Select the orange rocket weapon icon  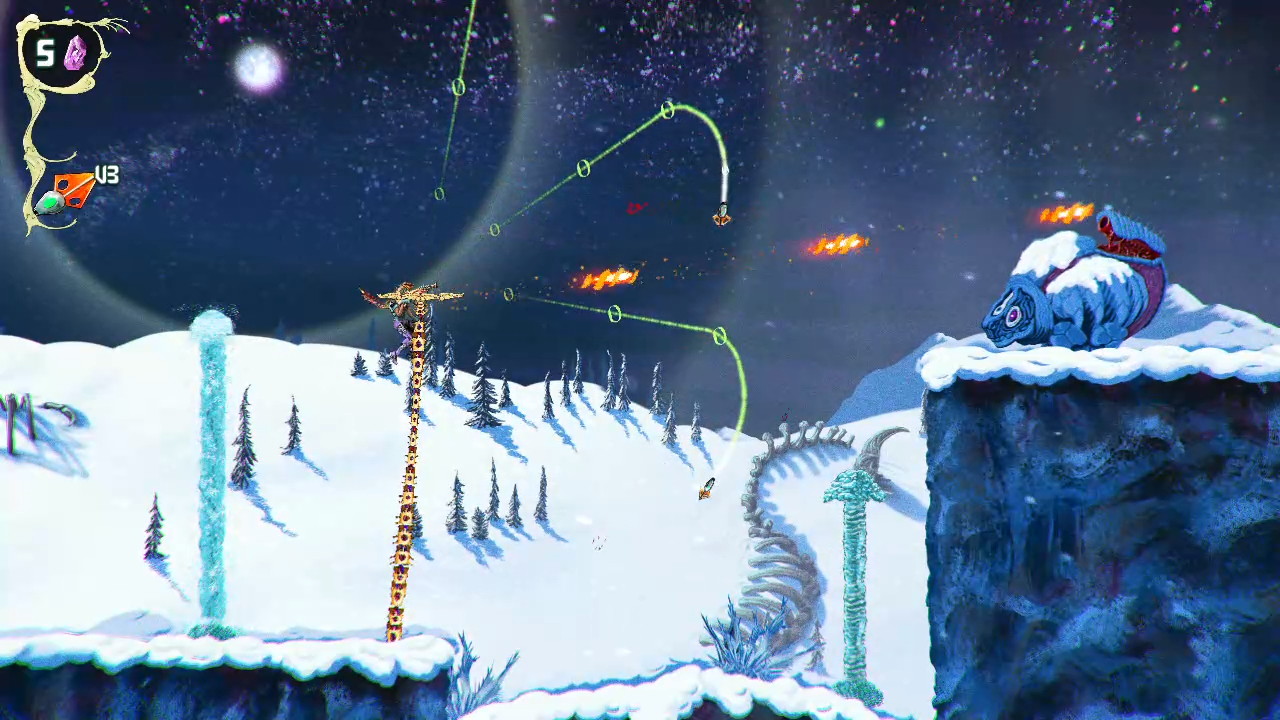point(68,192)
